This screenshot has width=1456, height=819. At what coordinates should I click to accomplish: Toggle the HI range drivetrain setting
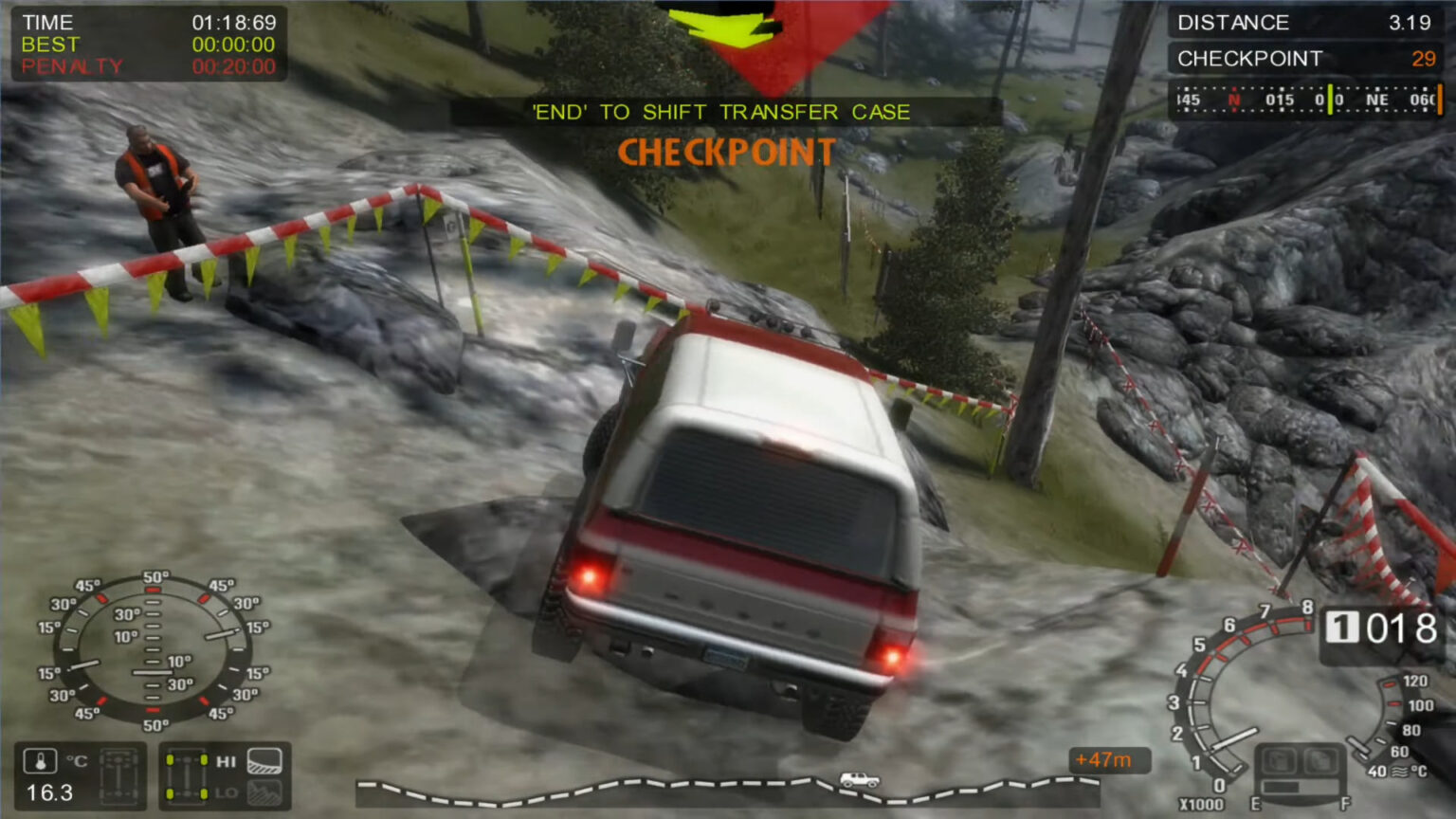[226, 761]
